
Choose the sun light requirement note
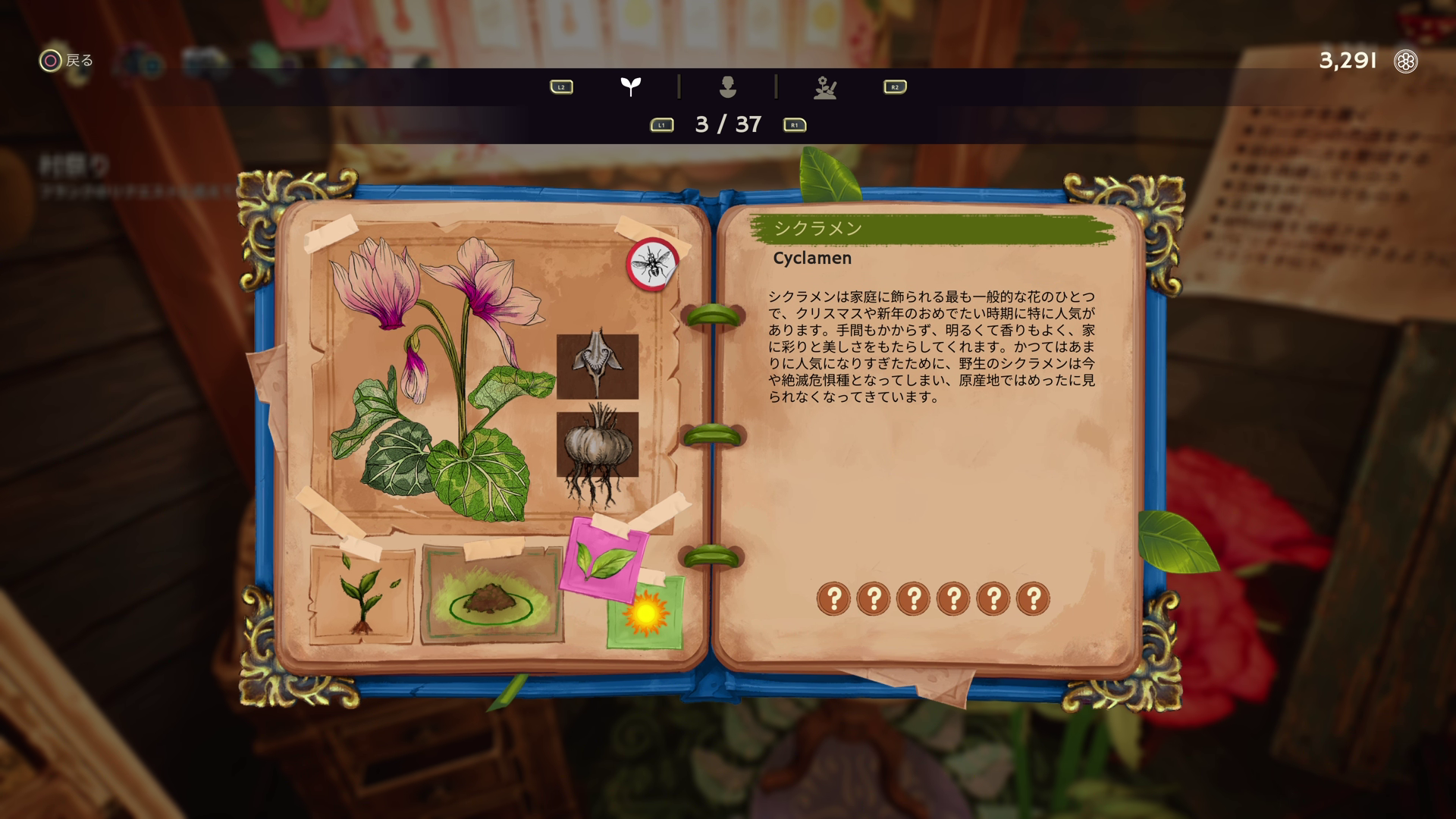[645, 614]
